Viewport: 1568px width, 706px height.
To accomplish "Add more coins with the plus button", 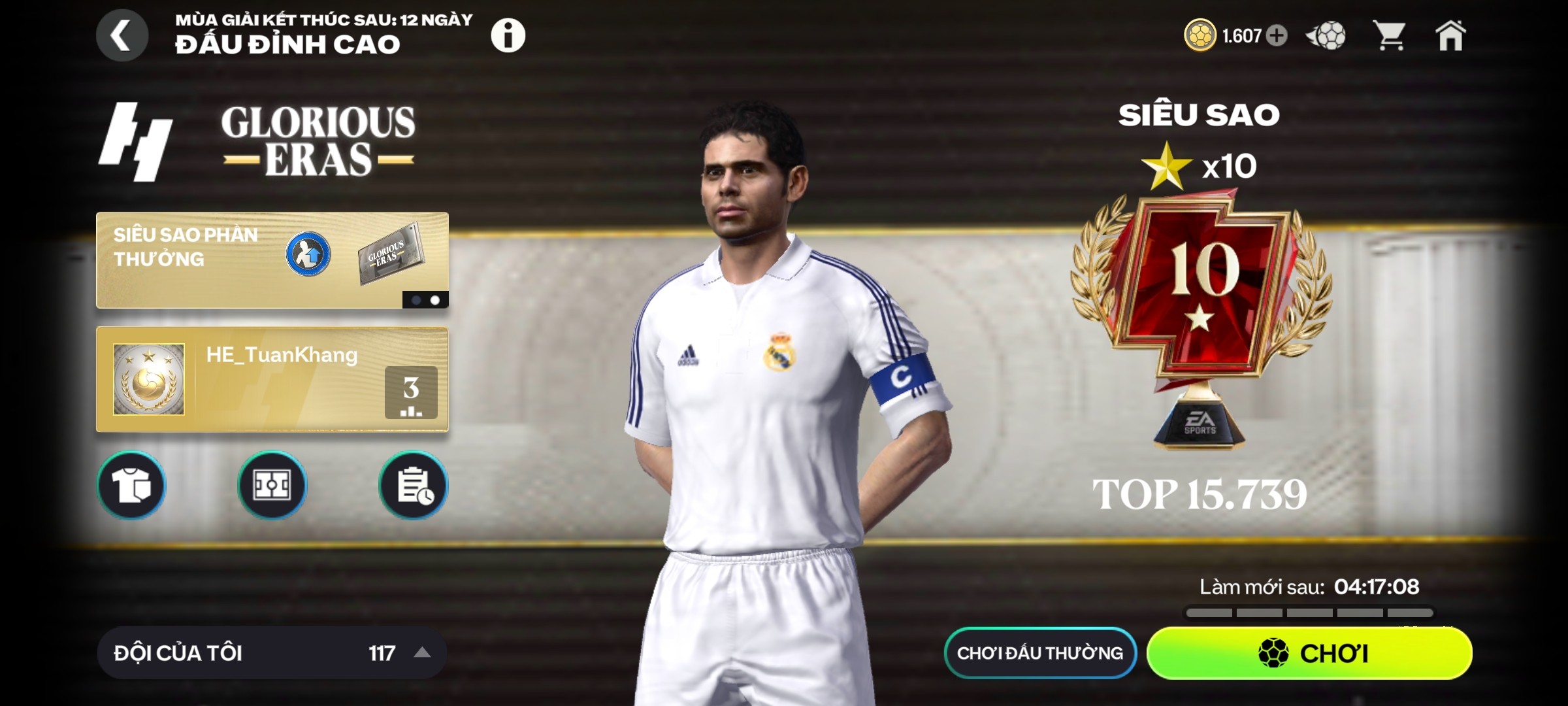I will click(1277, 35).
